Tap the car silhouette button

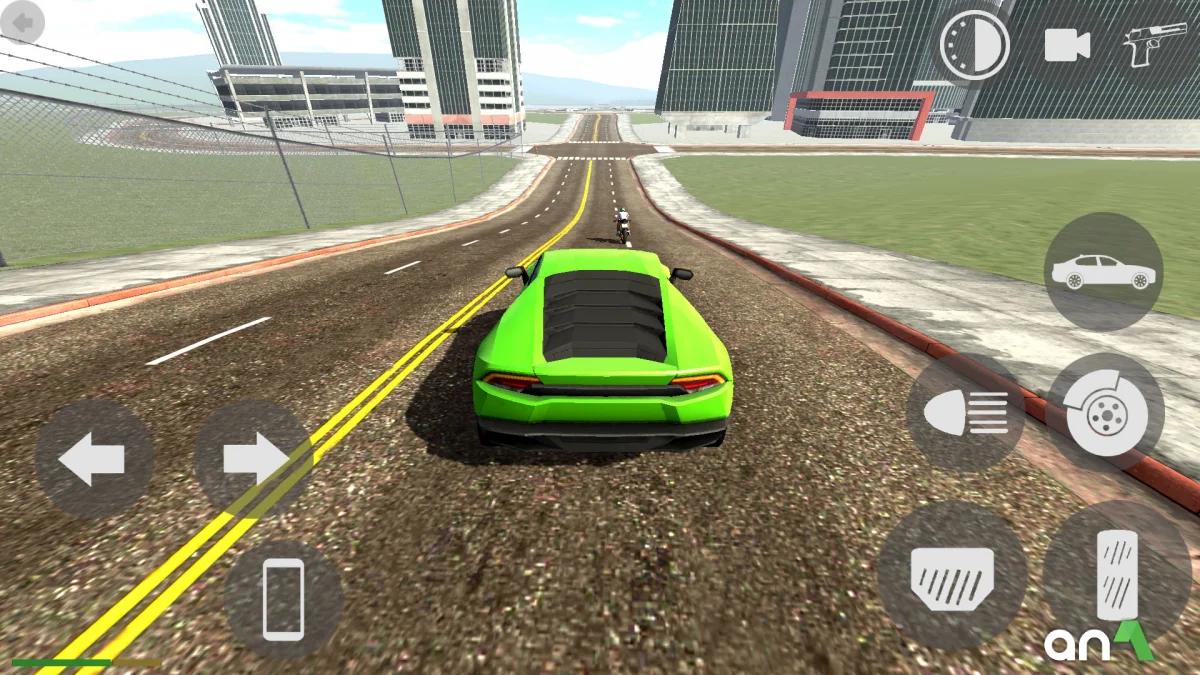tap(1103, 271)
